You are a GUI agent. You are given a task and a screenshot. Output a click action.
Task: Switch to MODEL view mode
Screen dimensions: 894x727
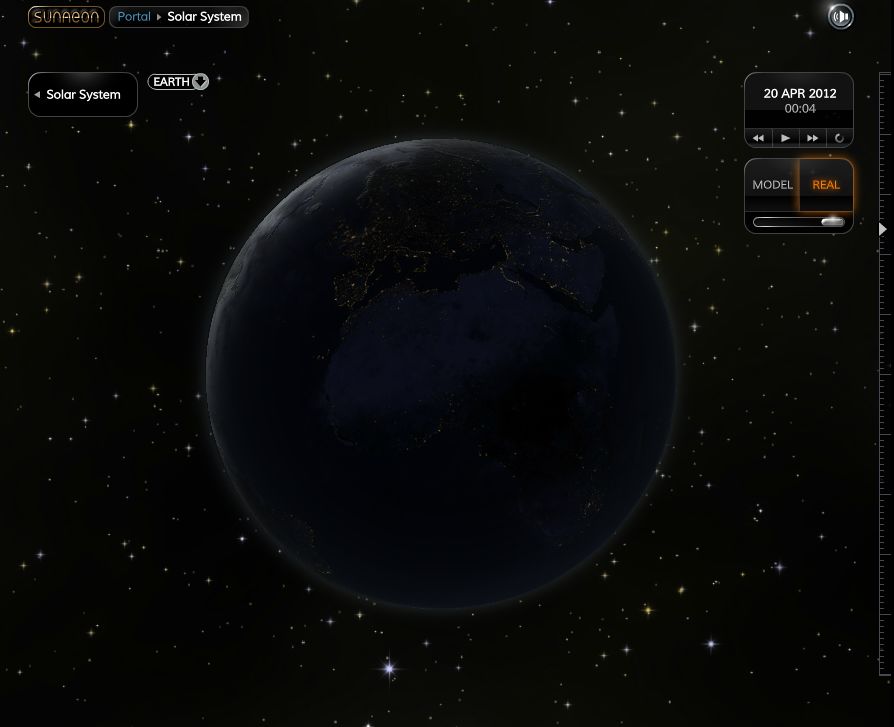point(772,185)
